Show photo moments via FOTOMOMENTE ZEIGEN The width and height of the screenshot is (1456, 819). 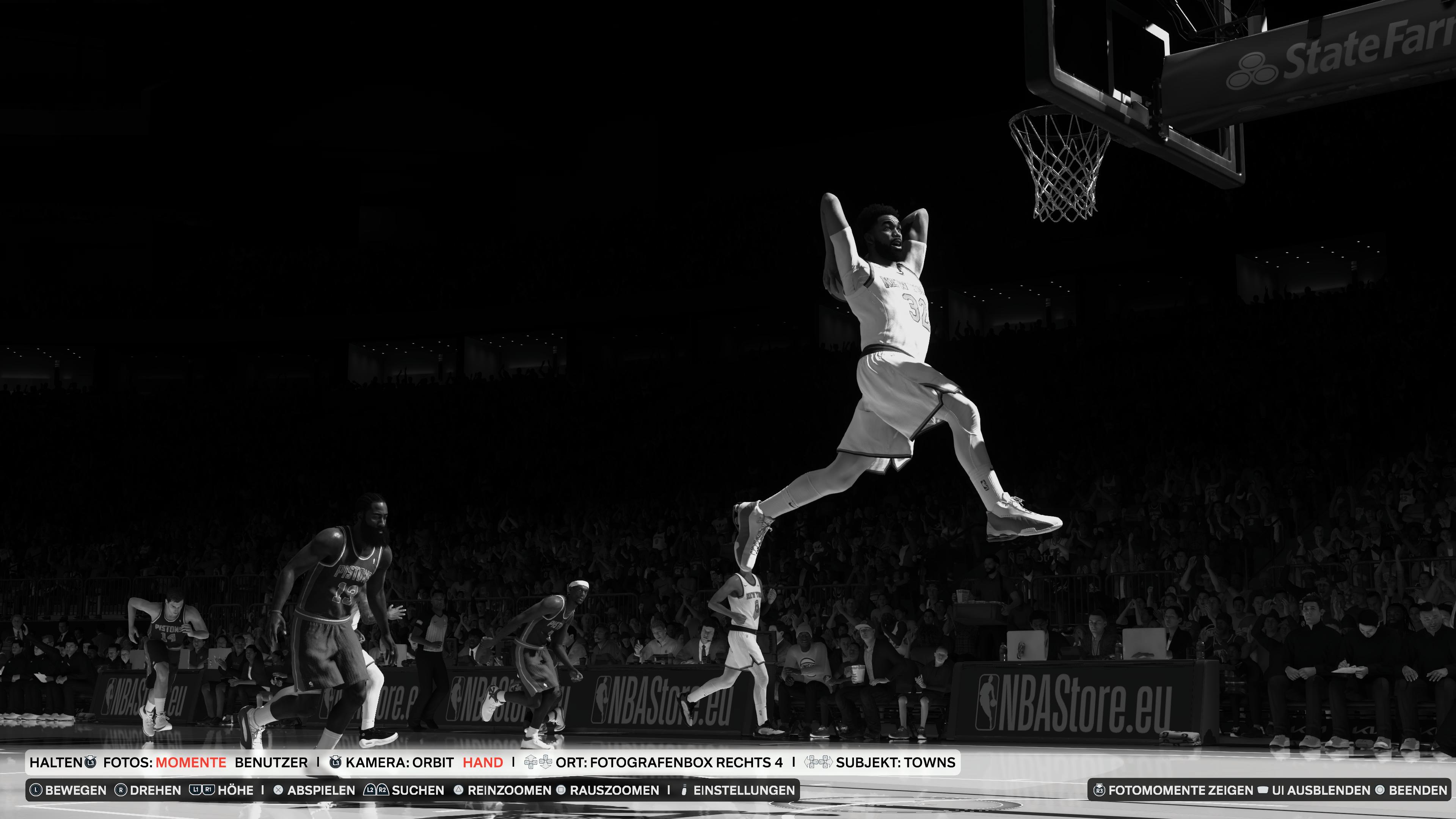[x=1180, y=790]
